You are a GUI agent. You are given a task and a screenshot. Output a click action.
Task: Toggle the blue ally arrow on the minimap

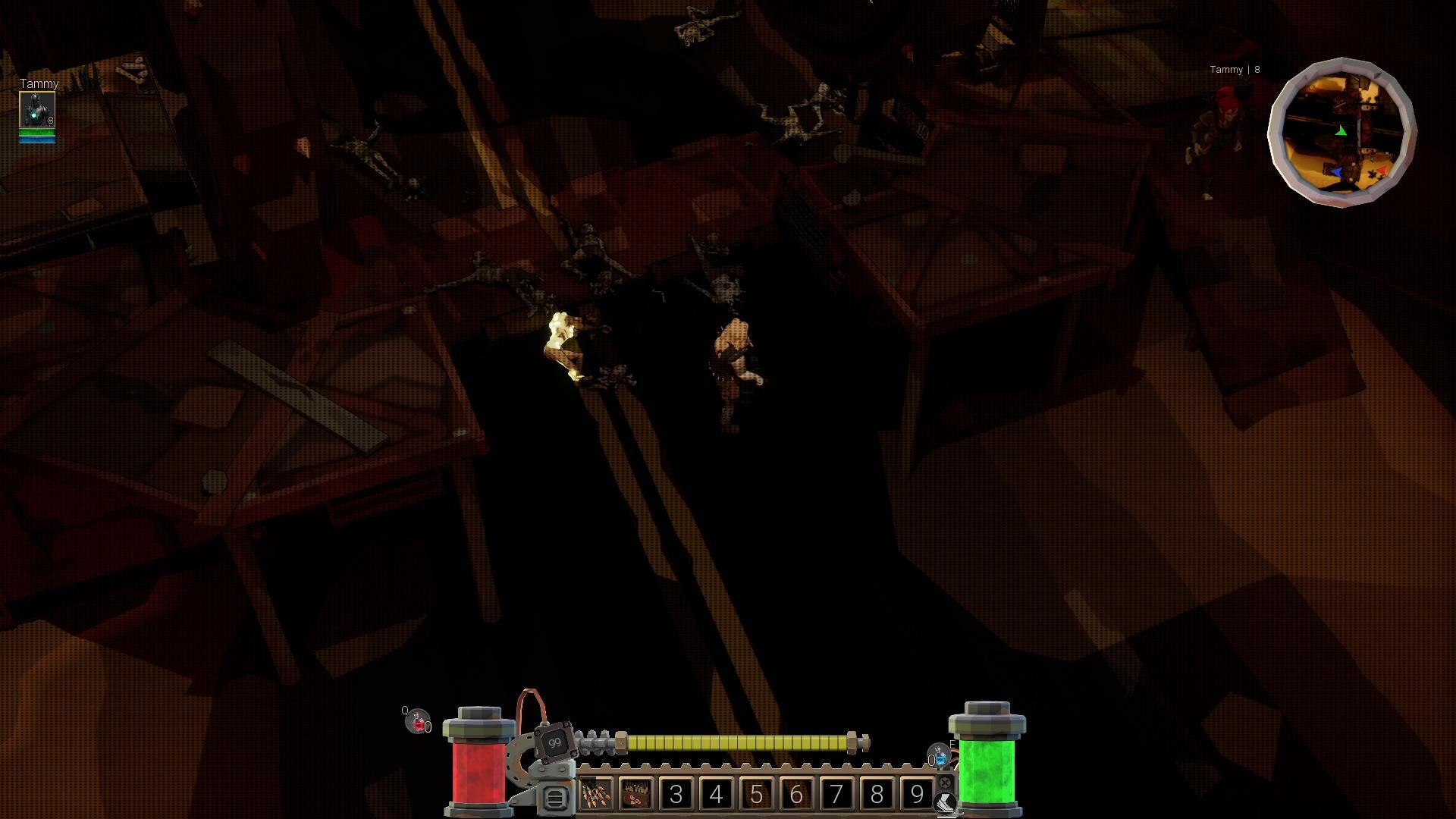1338,173
